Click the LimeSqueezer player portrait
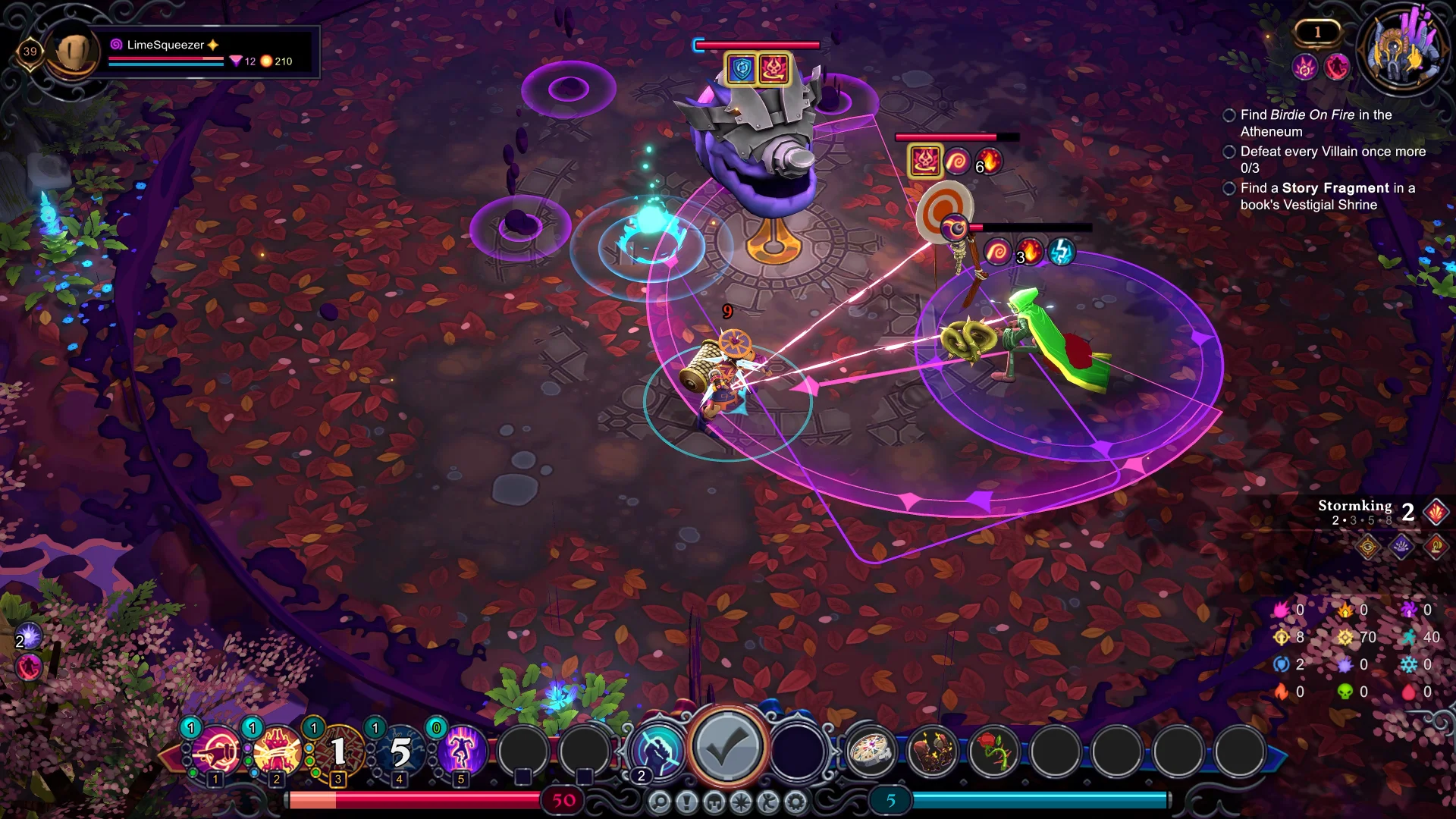Image resolution: width=1456 pixels, height=819 pixels. [x=74, y=52]
